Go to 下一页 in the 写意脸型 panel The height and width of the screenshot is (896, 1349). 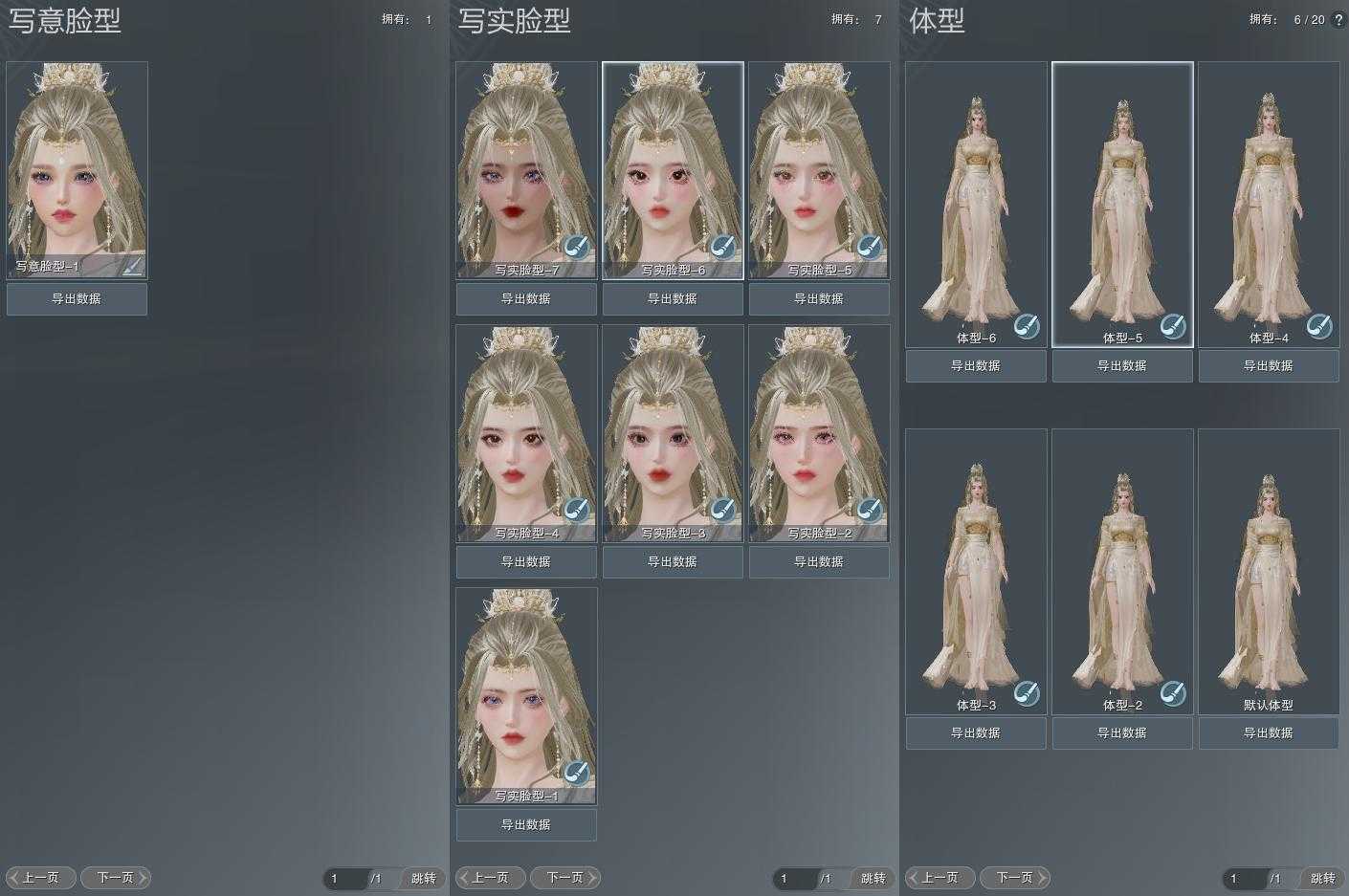pyautogui.click(x=116, y=877)
